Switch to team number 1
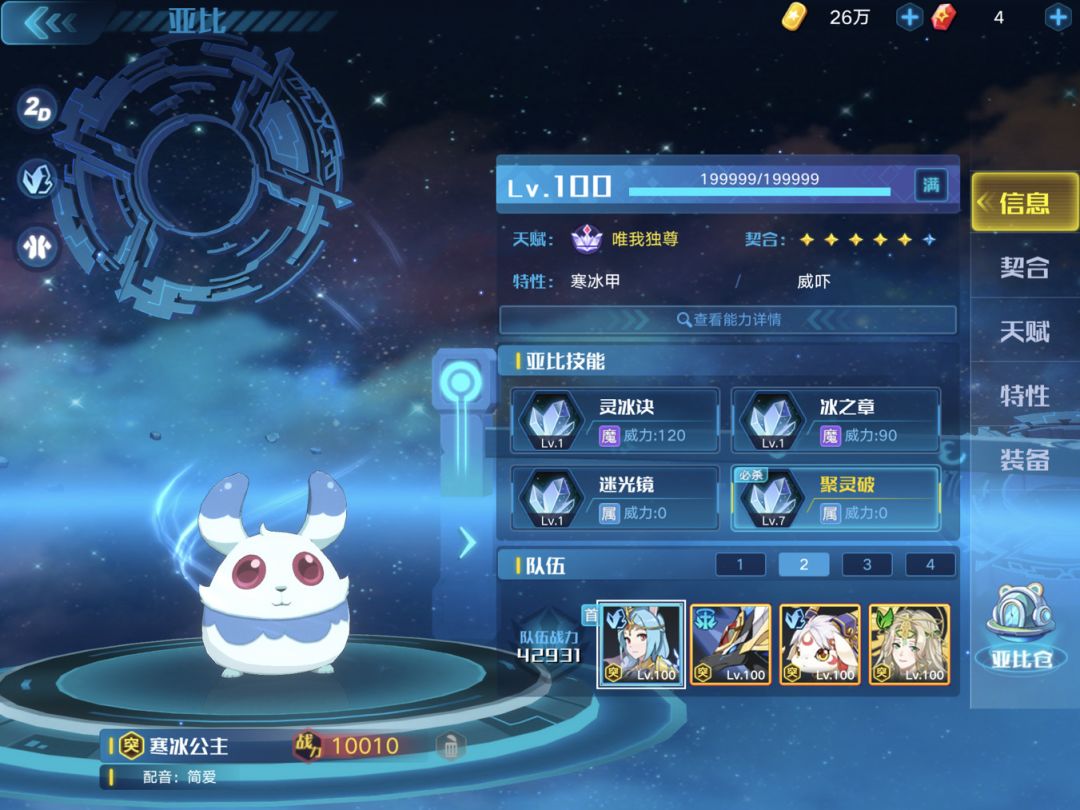Screen dimensions: 1080x810 click(x=740, y=565)
